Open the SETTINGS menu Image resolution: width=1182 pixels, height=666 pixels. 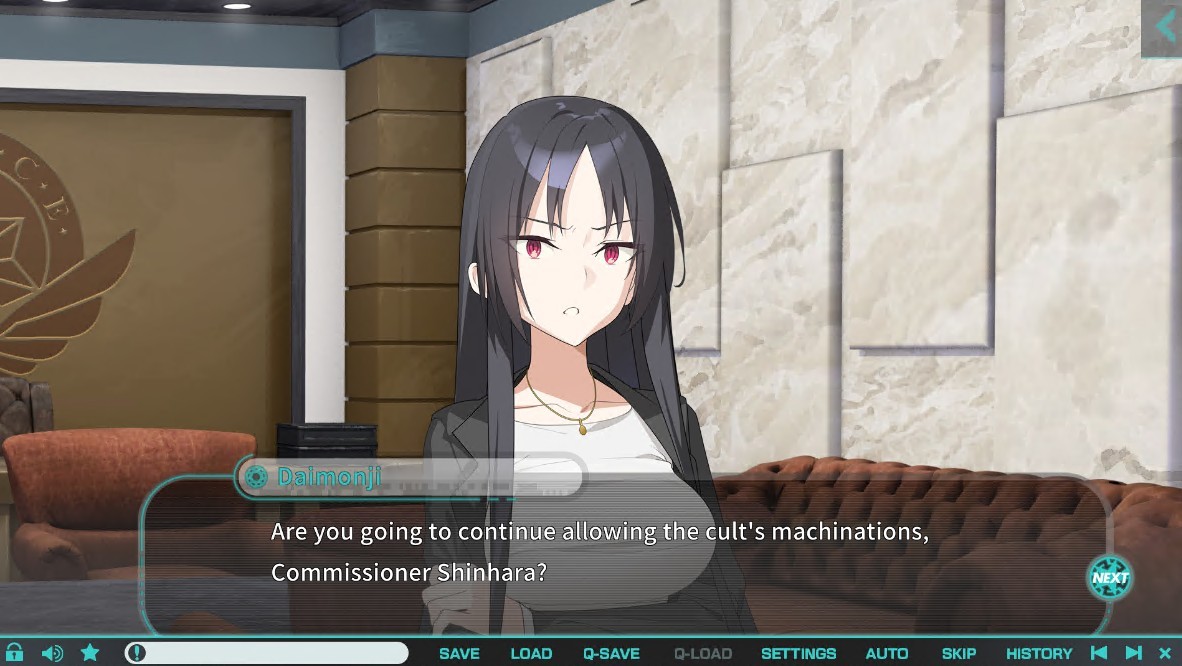pyautogui.click(x=798, y=654)
